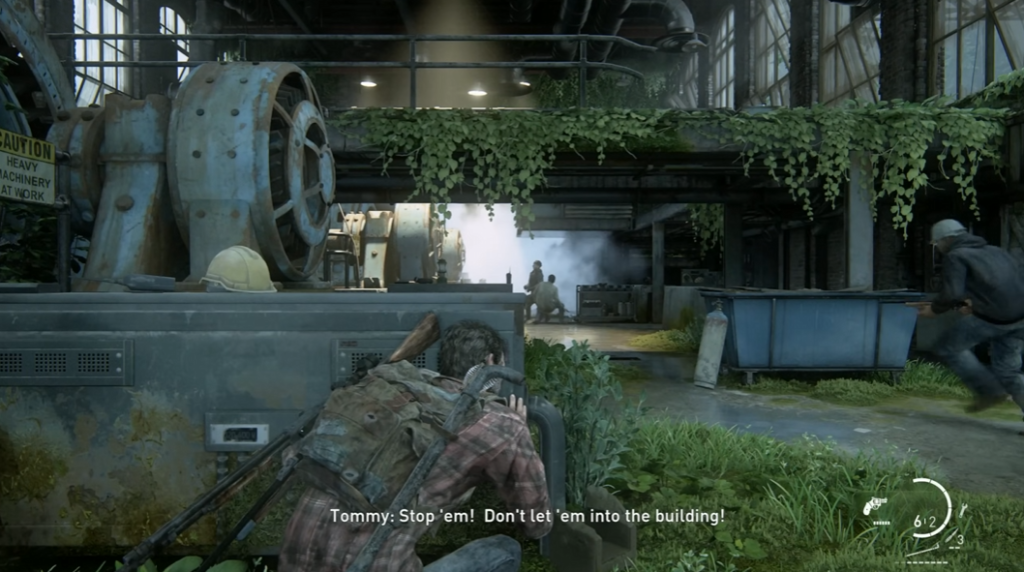Choose the wrench icon beside the health ring

click(x=962, y=510)
